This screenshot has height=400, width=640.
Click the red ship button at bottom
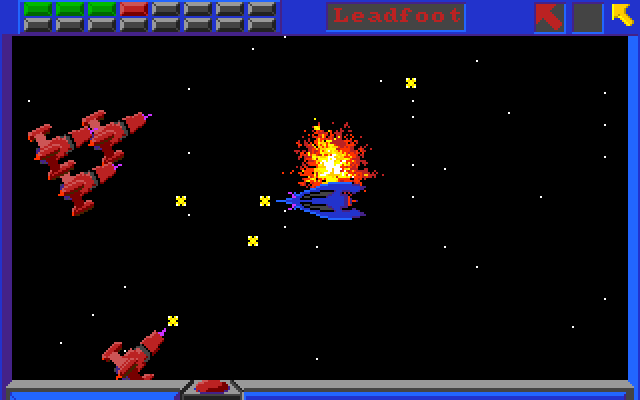[x=213, y=387]
